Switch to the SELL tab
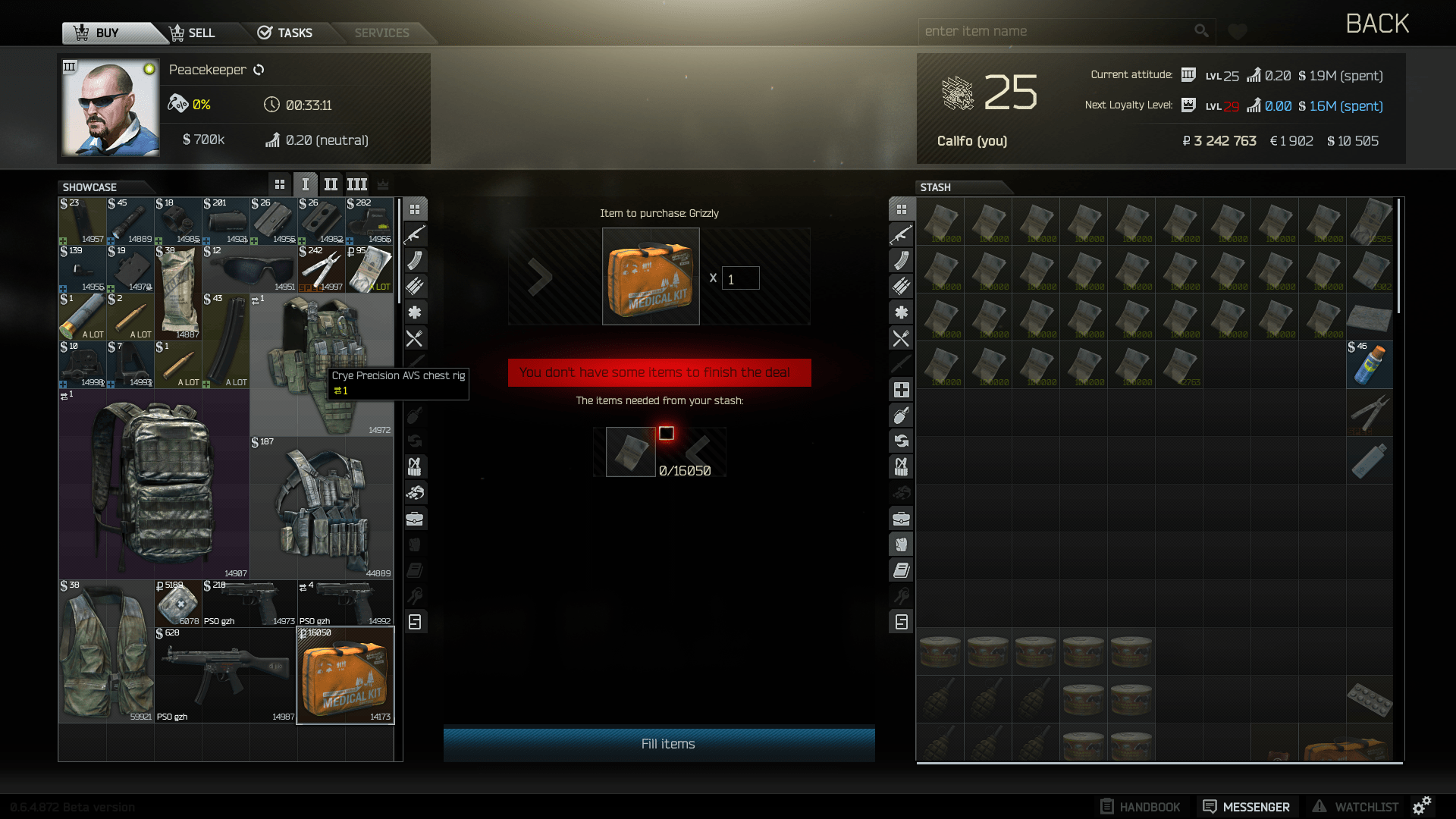The width and height of the screenshot is (1456, 819). pos(192,33)
